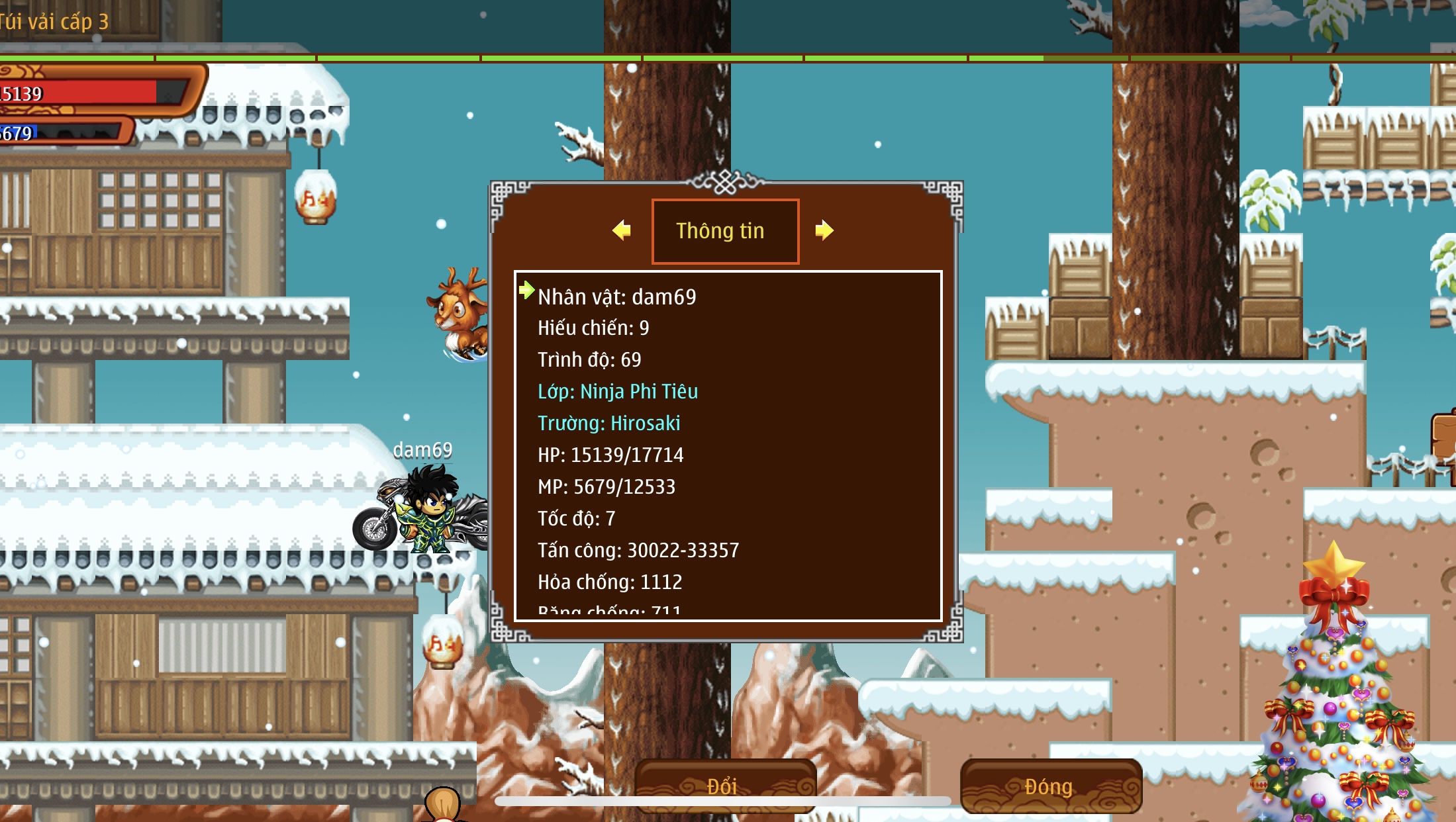Switch to next tab with right arrow
Image resolution: width=1456 pixels, height=822 pixels.
[x=824, y=230]
